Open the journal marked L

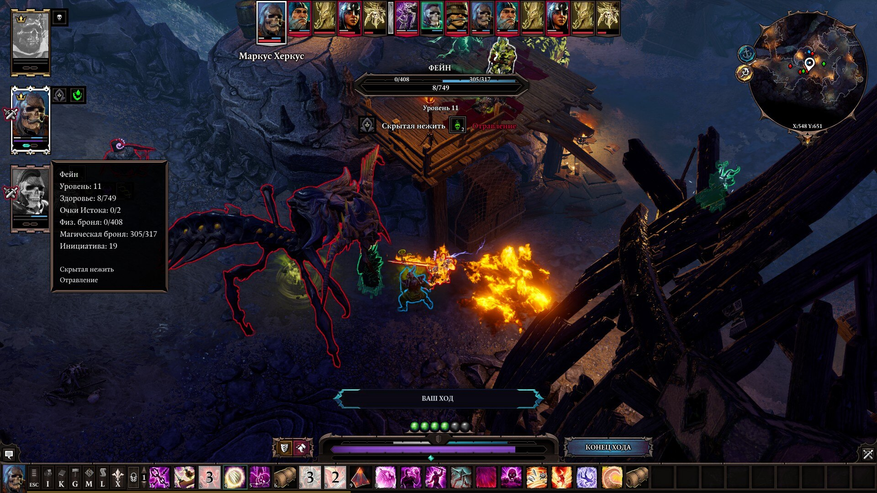(x=103, y=478)
